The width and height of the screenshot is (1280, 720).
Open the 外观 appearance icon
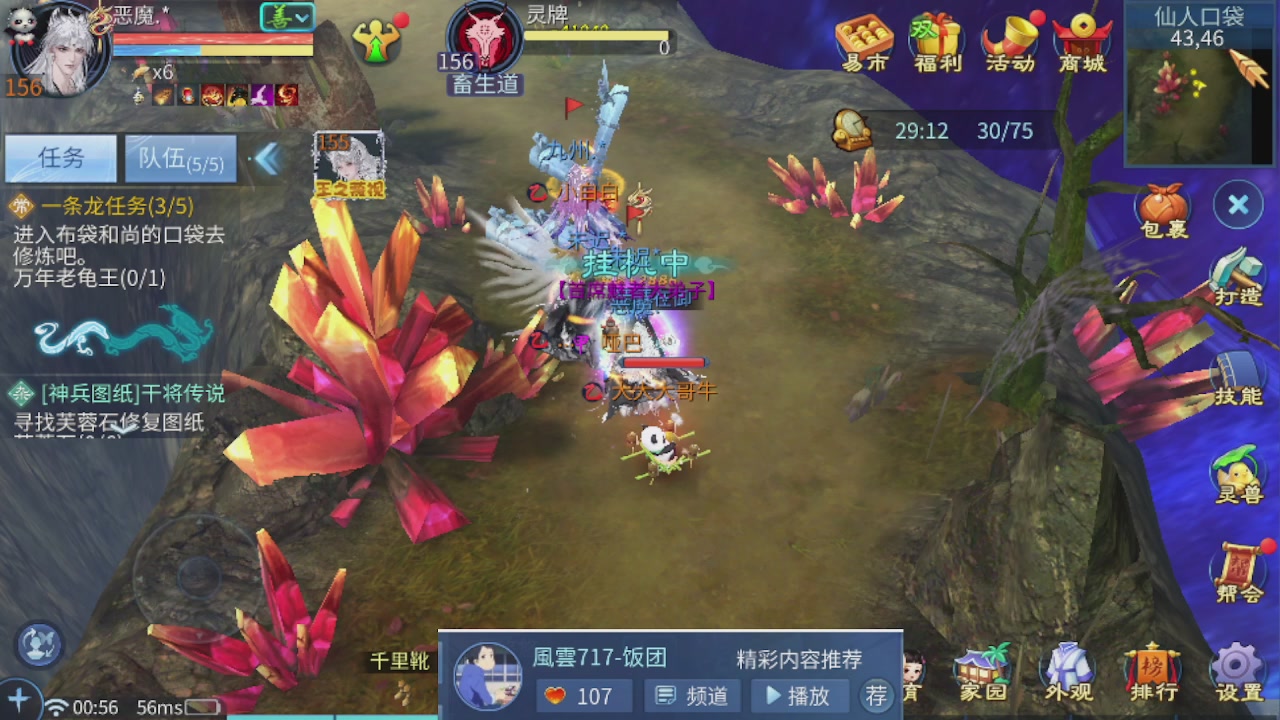pyautogui.click(x=1068, y=670)
